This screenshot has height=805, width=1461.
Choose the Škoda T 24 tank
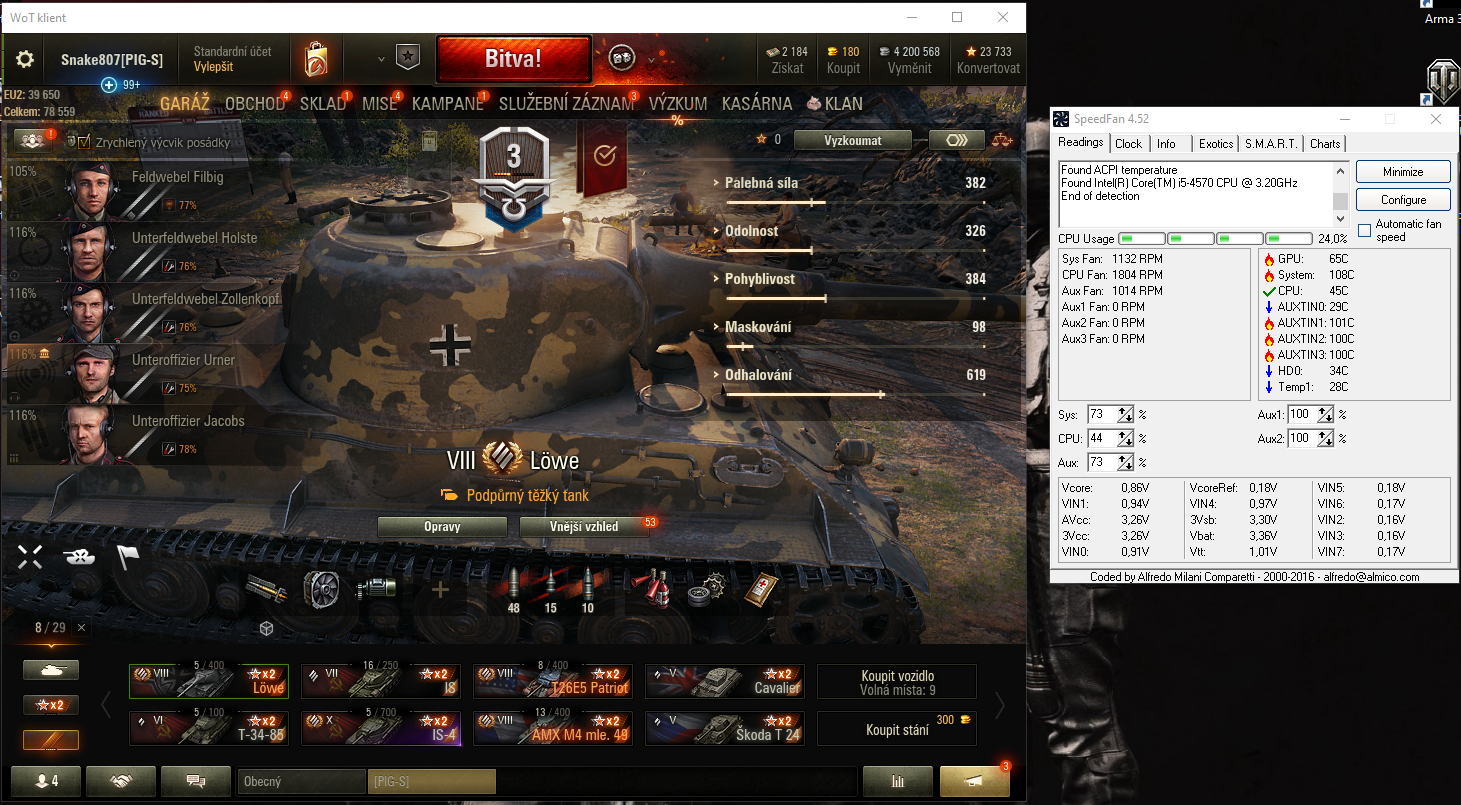click(725, 728)
